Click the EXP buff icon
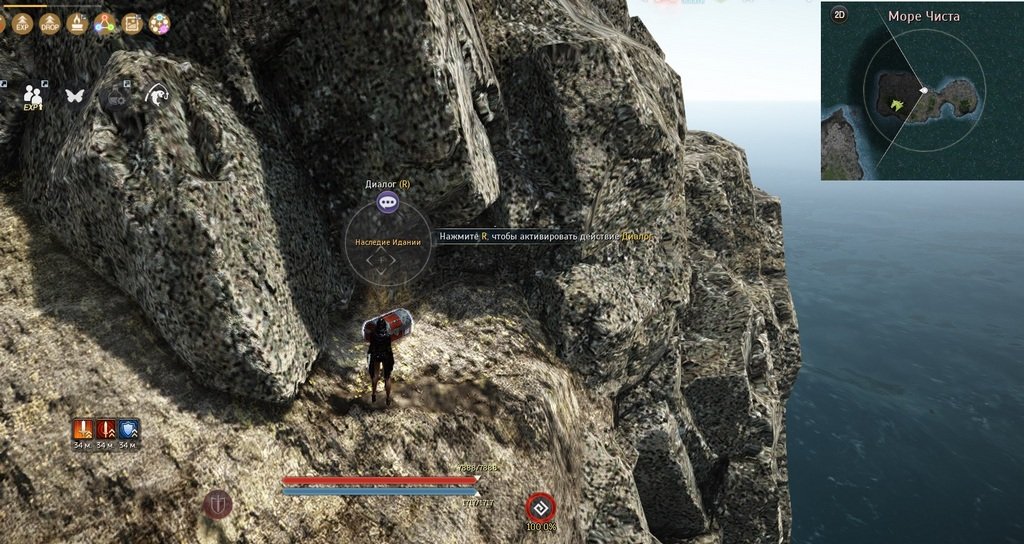Viewport: 1024px width, 544px height. click(x=23, y=24)
